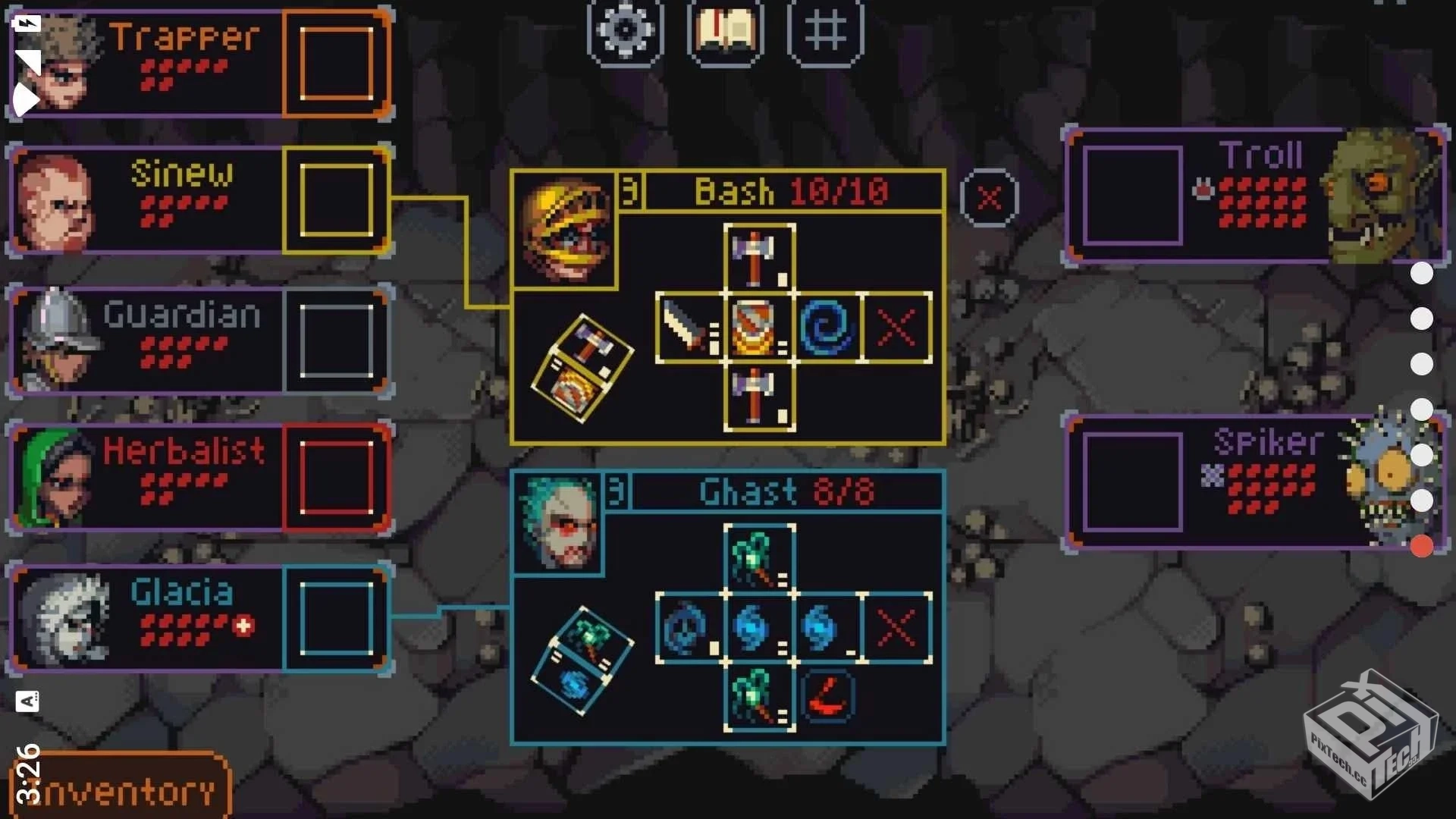
Task: Close the Bash dice panel
Action: 989,199
